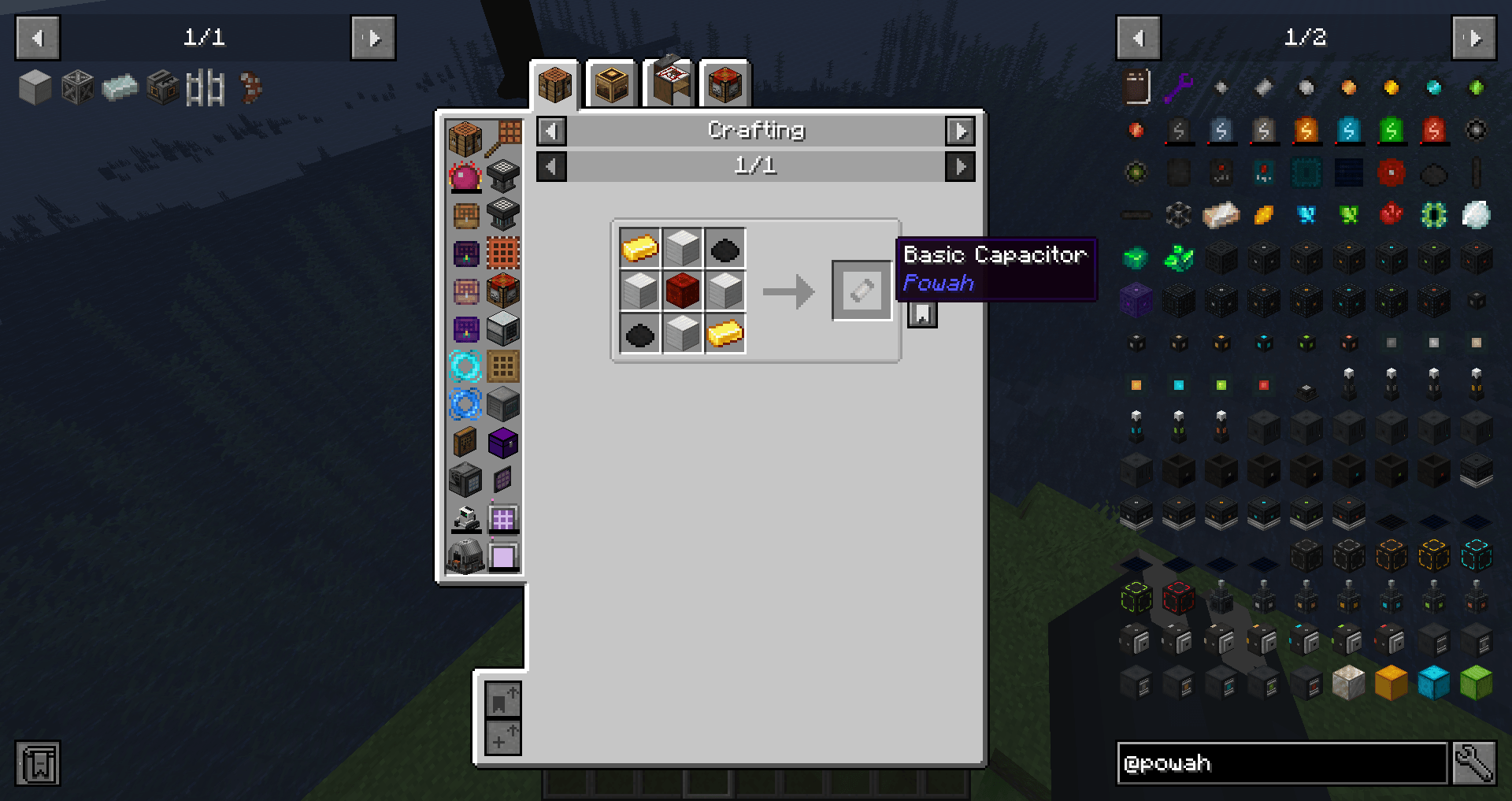This screenshot has width=1512, height=801.
Task: Toggle the bookmark page-up control below the sidebar
Action: [x=502, y=698]
